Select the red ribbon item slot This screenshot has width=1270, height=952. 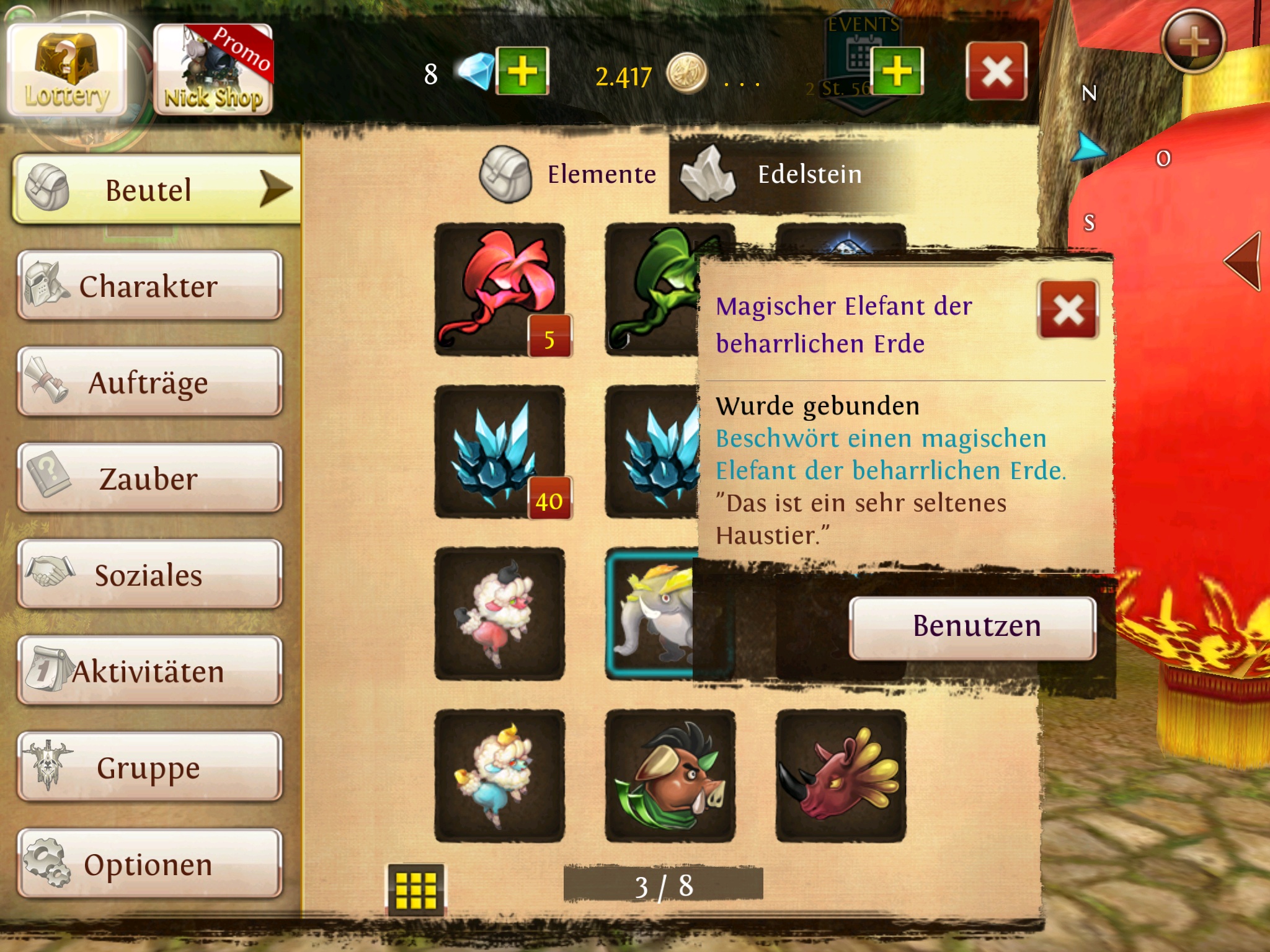[x=500, y=289]
